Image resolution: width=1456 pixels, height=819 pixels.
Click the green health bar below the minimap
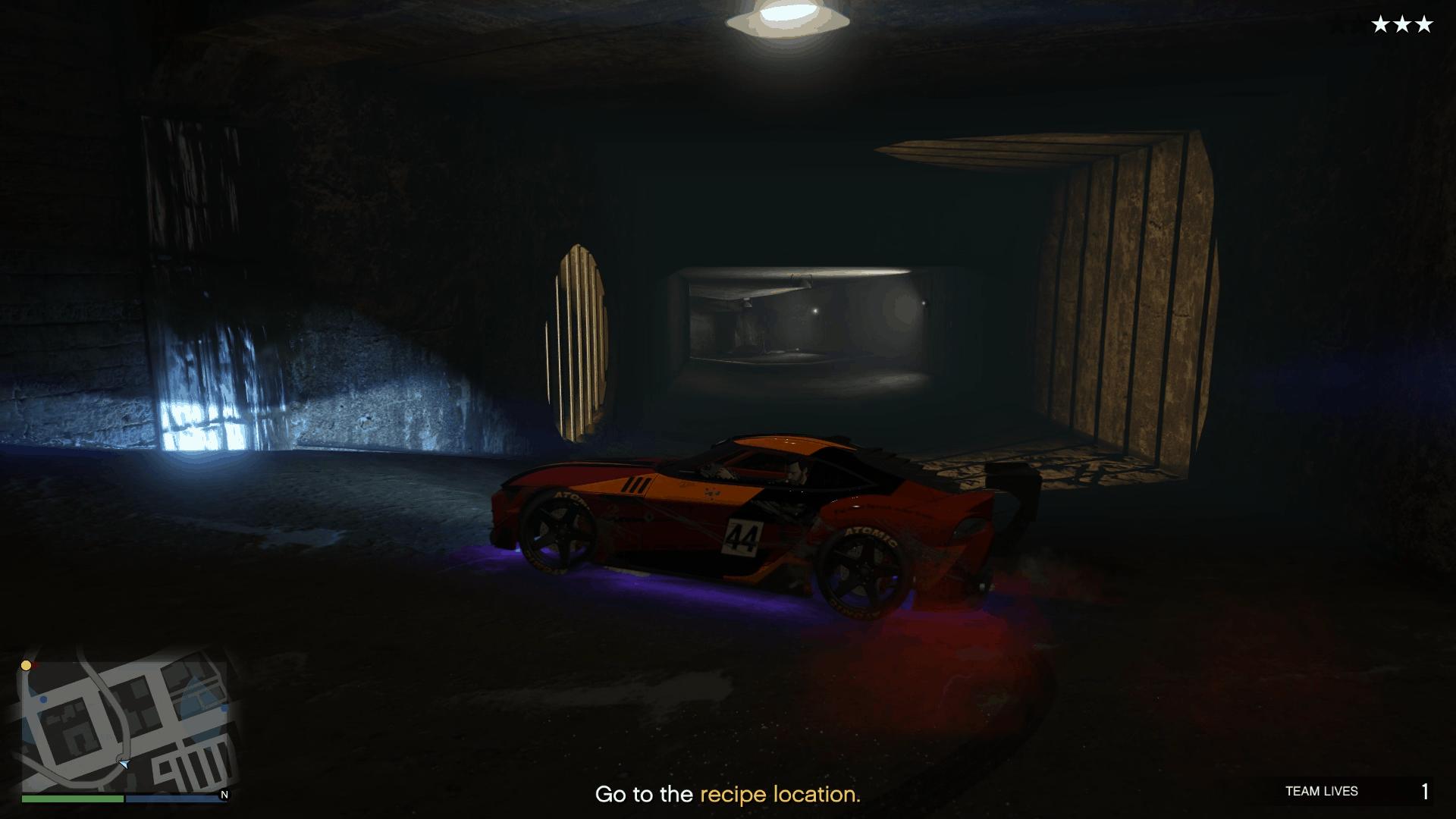coord(72,799)
